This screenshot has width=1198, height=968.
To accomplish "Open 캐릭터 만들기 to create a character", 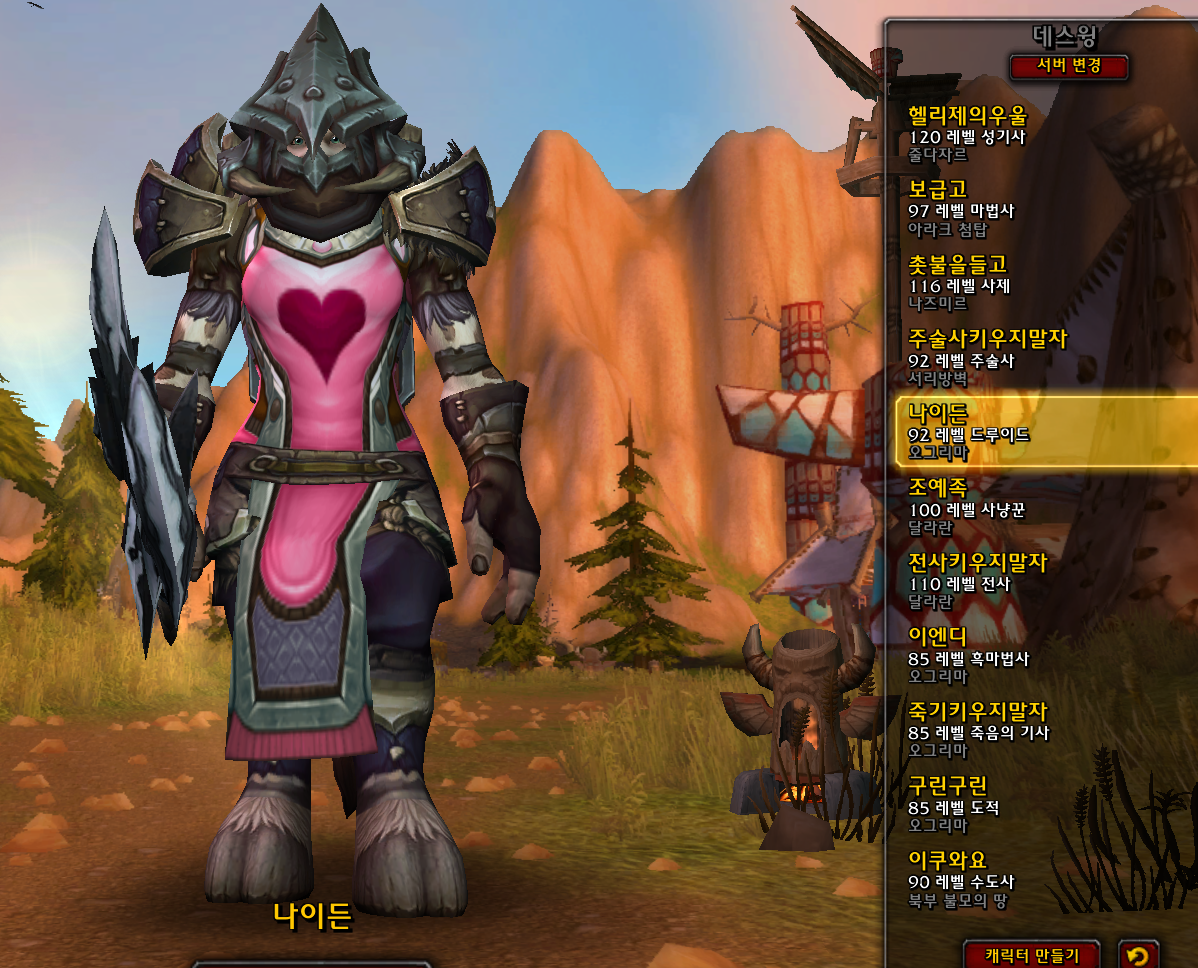I will (x=1032, y=955).
